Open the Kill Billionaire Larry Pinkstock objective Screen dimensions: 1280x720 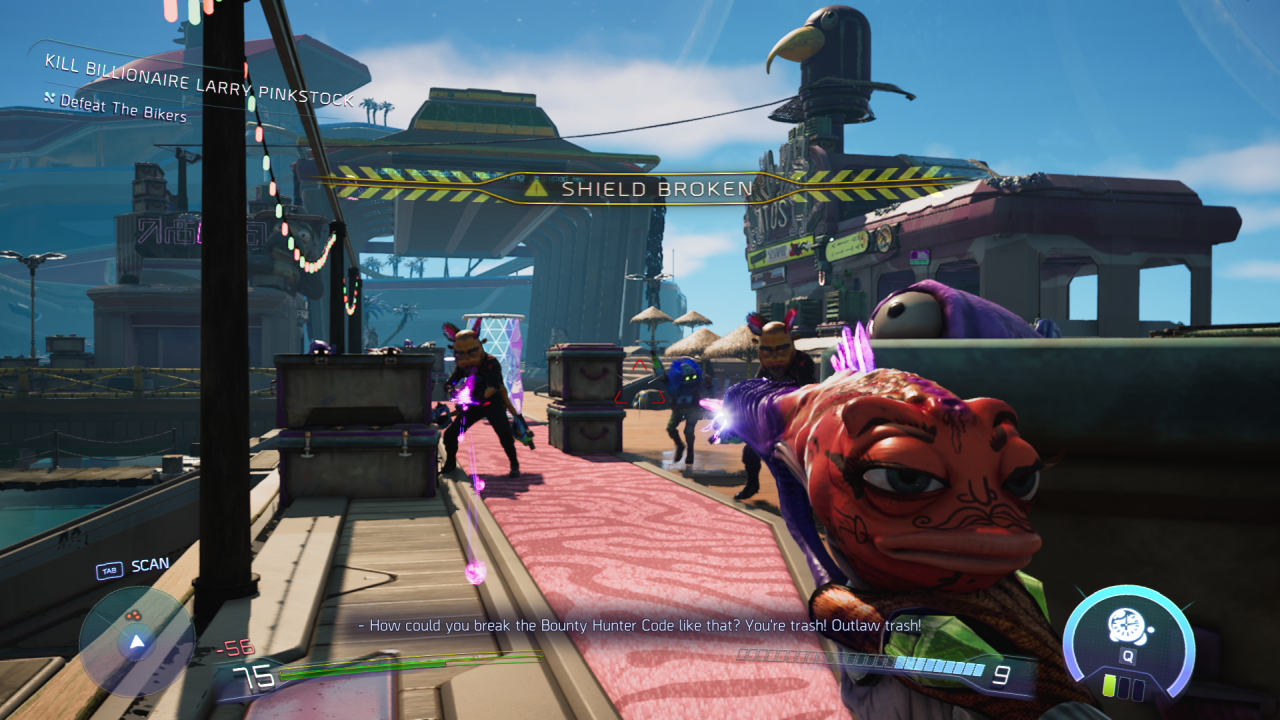pos(199,80)
